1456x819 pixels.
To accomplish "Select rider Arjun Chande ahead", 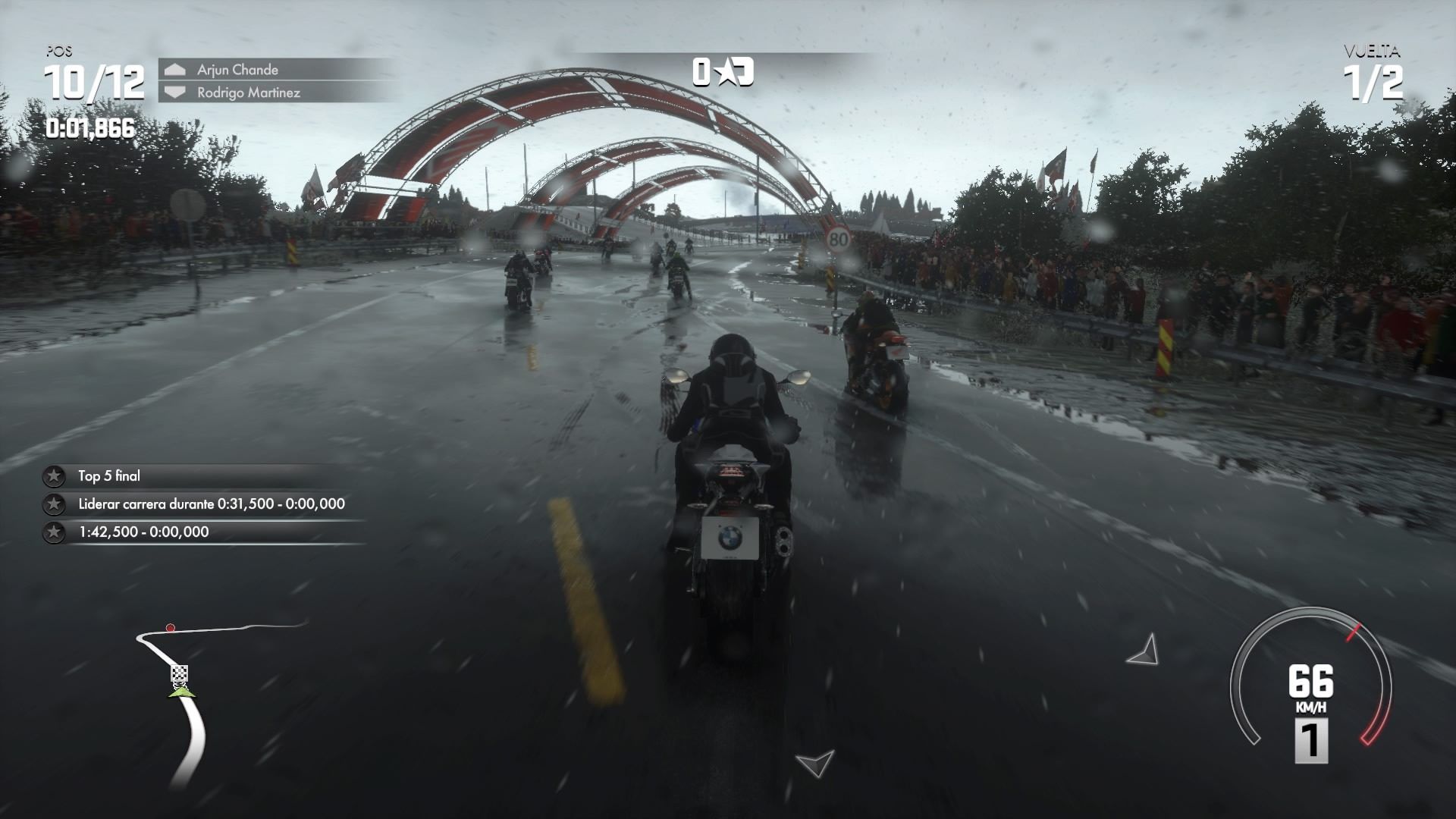I will 237,70.
